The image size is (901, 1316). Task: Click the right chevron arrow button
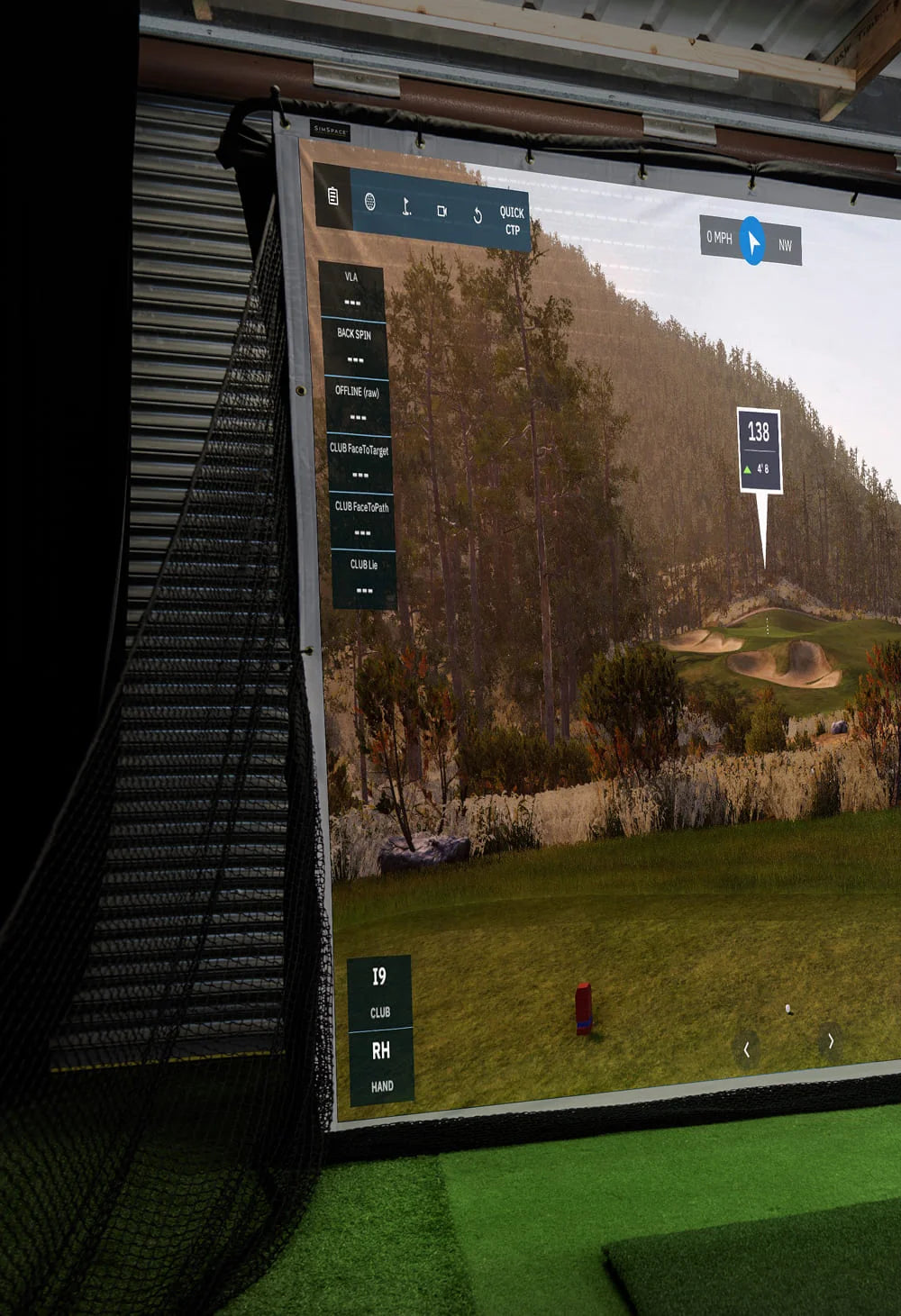(831, 1041)
